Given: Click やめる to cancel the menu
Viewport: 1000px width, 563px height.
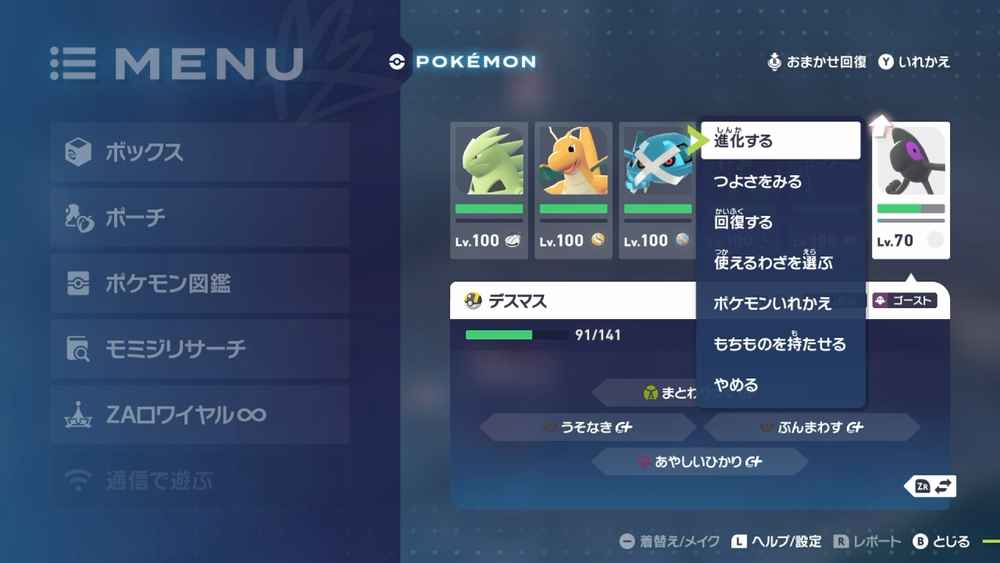Looking at the screenshot, I should pos(780,385).
